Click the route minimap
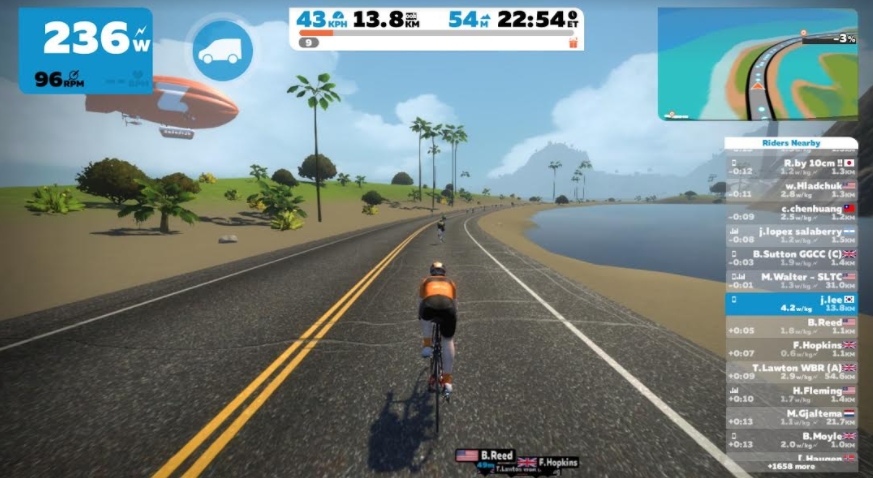Viewport: 873px width, 478px height. 757,64
